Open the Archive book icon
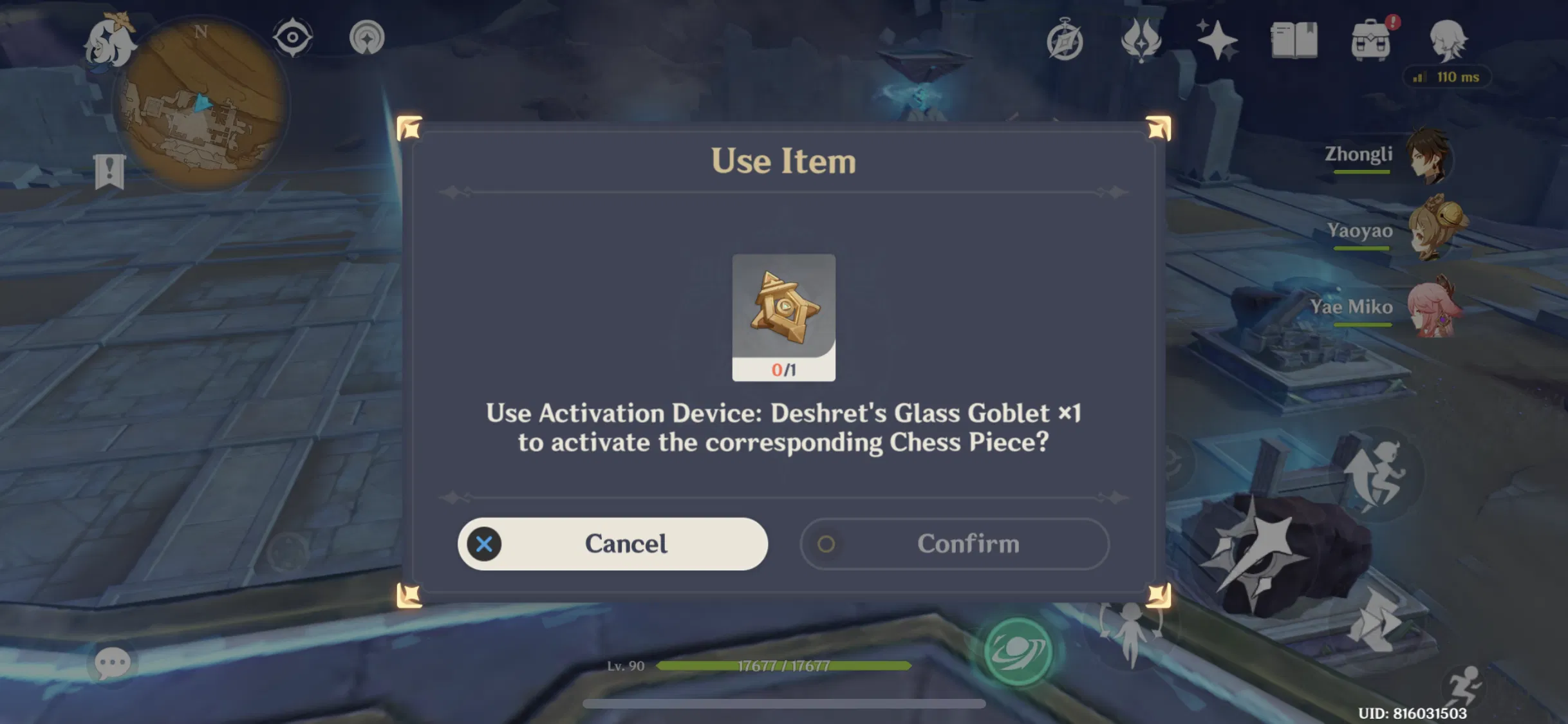 point(1293,41)
